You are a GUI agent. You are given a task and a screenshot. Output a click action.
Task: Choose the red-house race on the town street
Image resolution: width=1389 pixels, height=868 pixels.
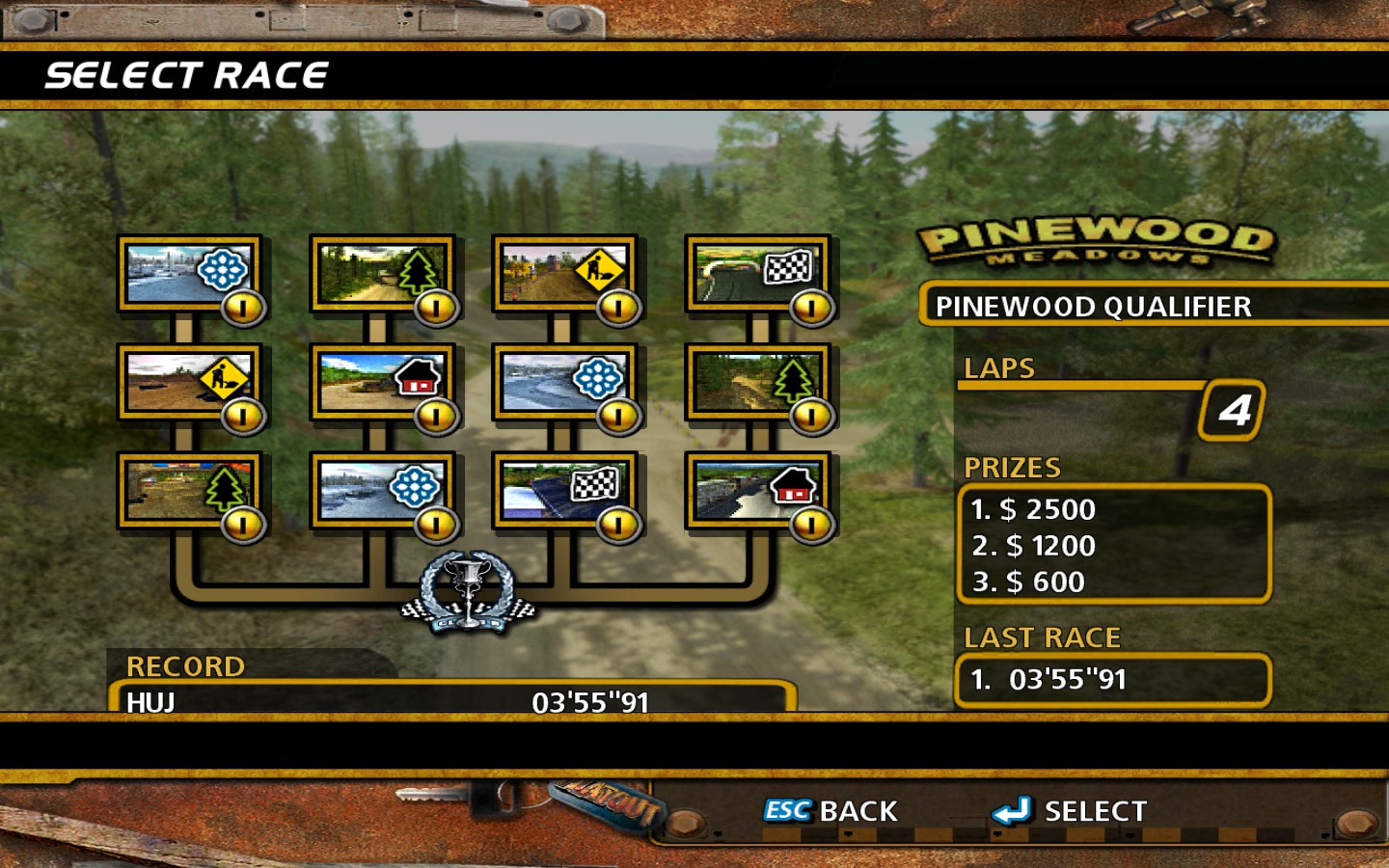click(756, 490)
